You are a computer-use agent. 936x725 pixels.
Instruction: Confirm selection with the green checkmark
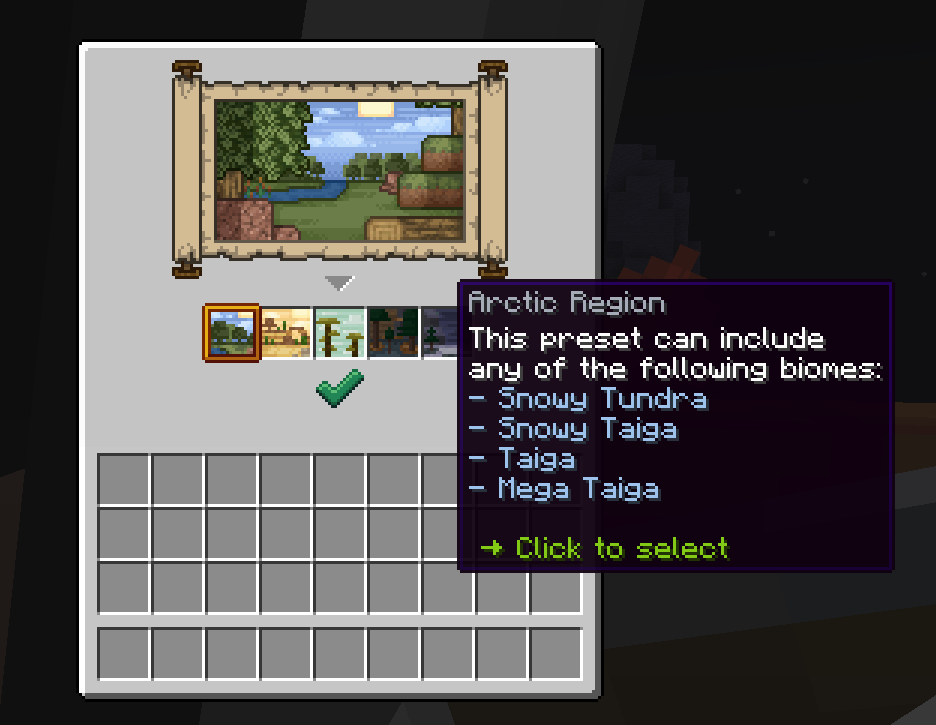340,387
